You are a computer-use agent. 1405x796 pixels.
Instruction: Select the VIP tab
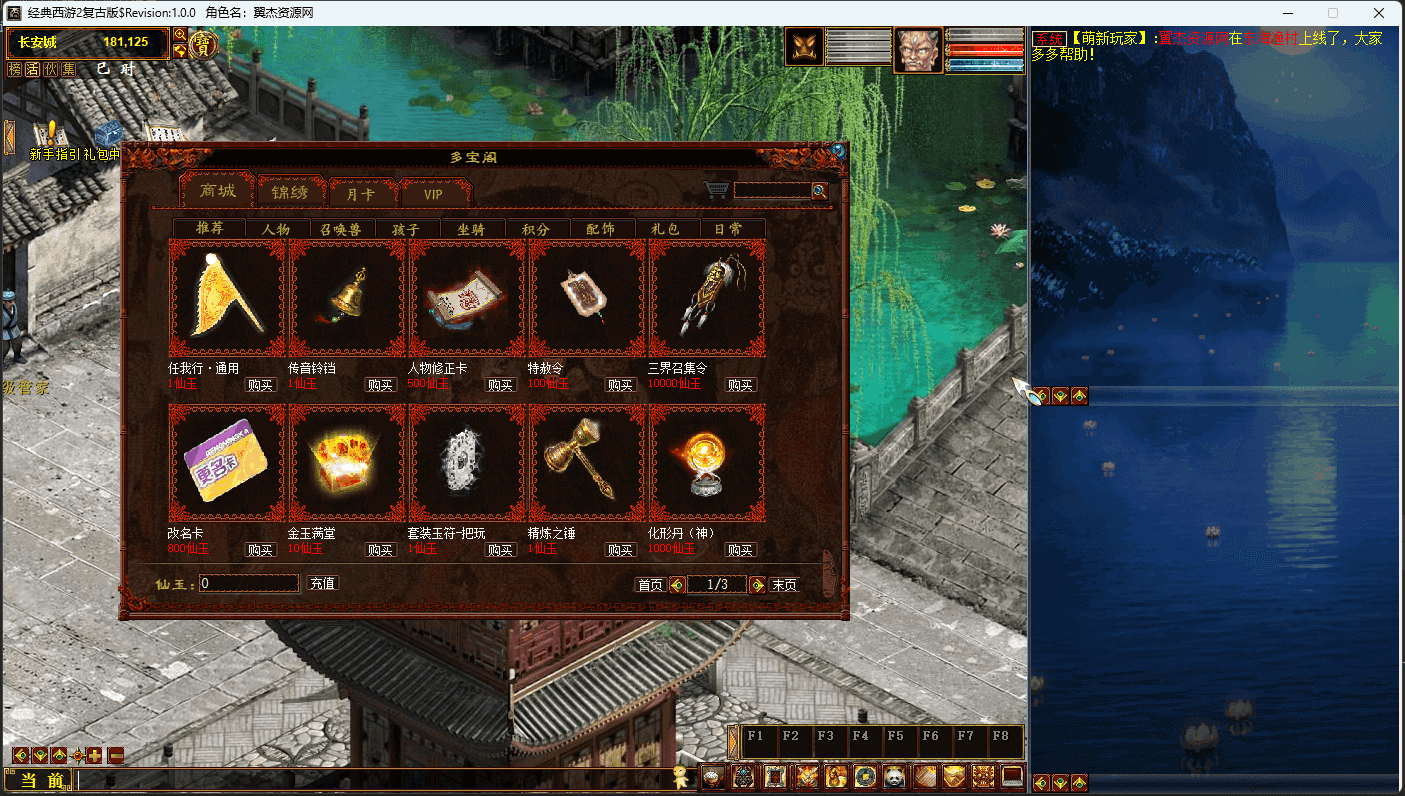coord(433,193)
